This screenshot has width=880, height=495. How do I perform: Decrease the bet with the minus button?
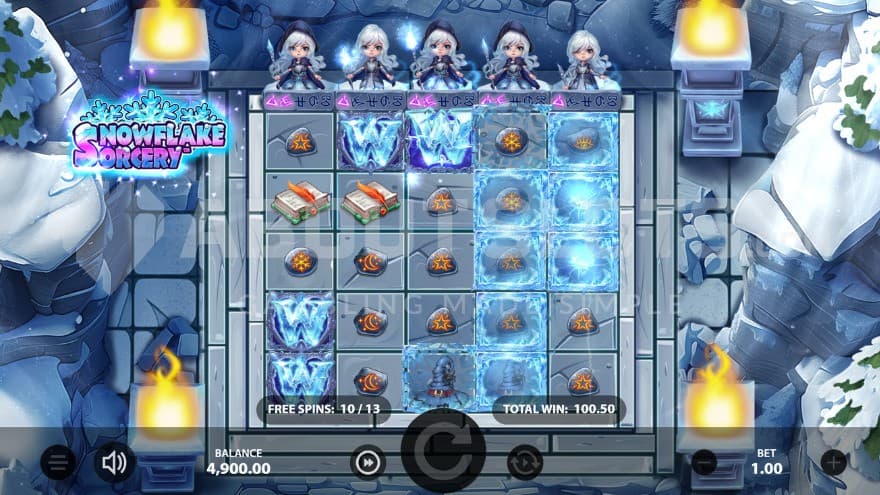tap(705, 462)
